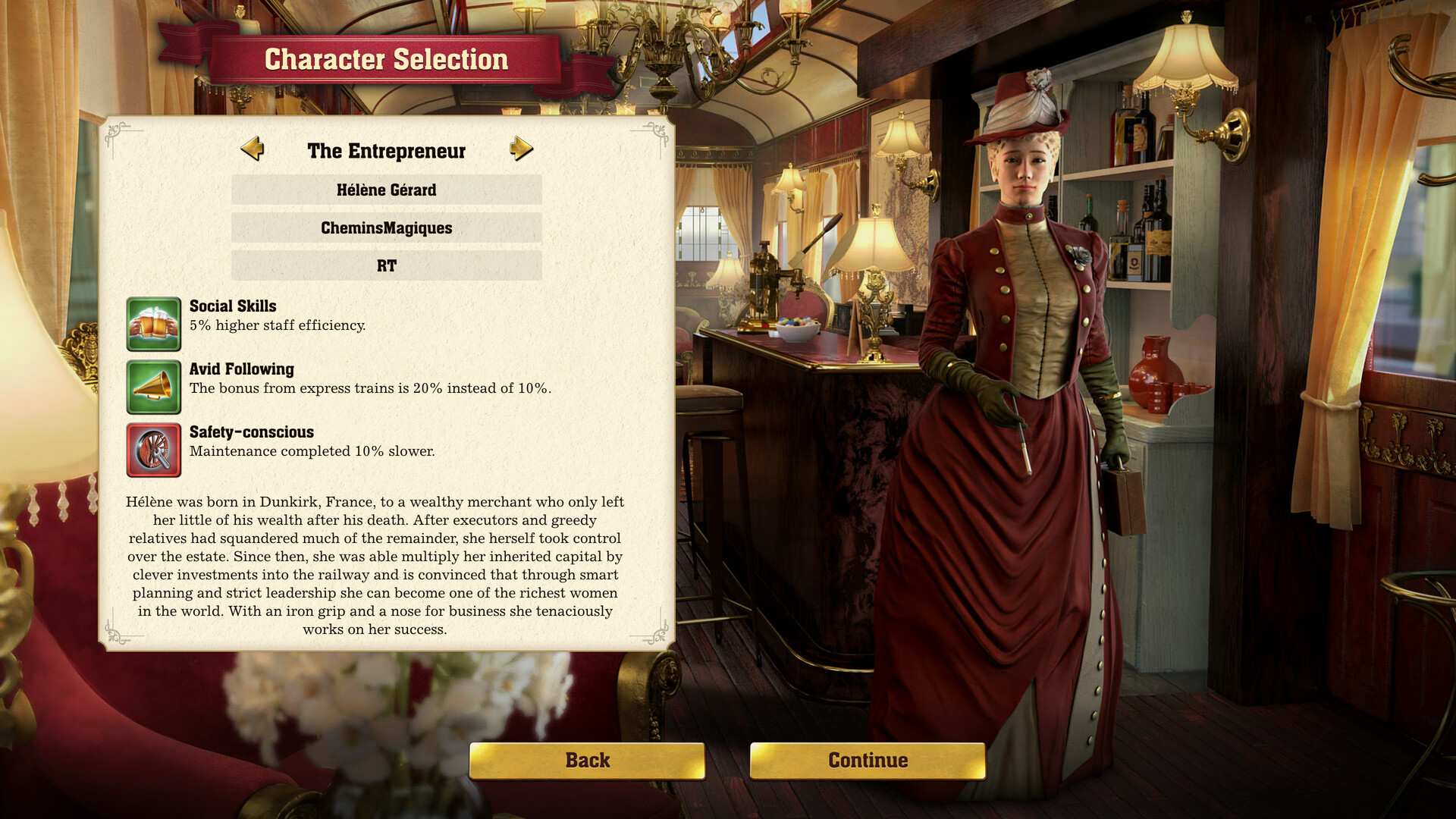Click the green Avid Following trait badge

[154, 387]
